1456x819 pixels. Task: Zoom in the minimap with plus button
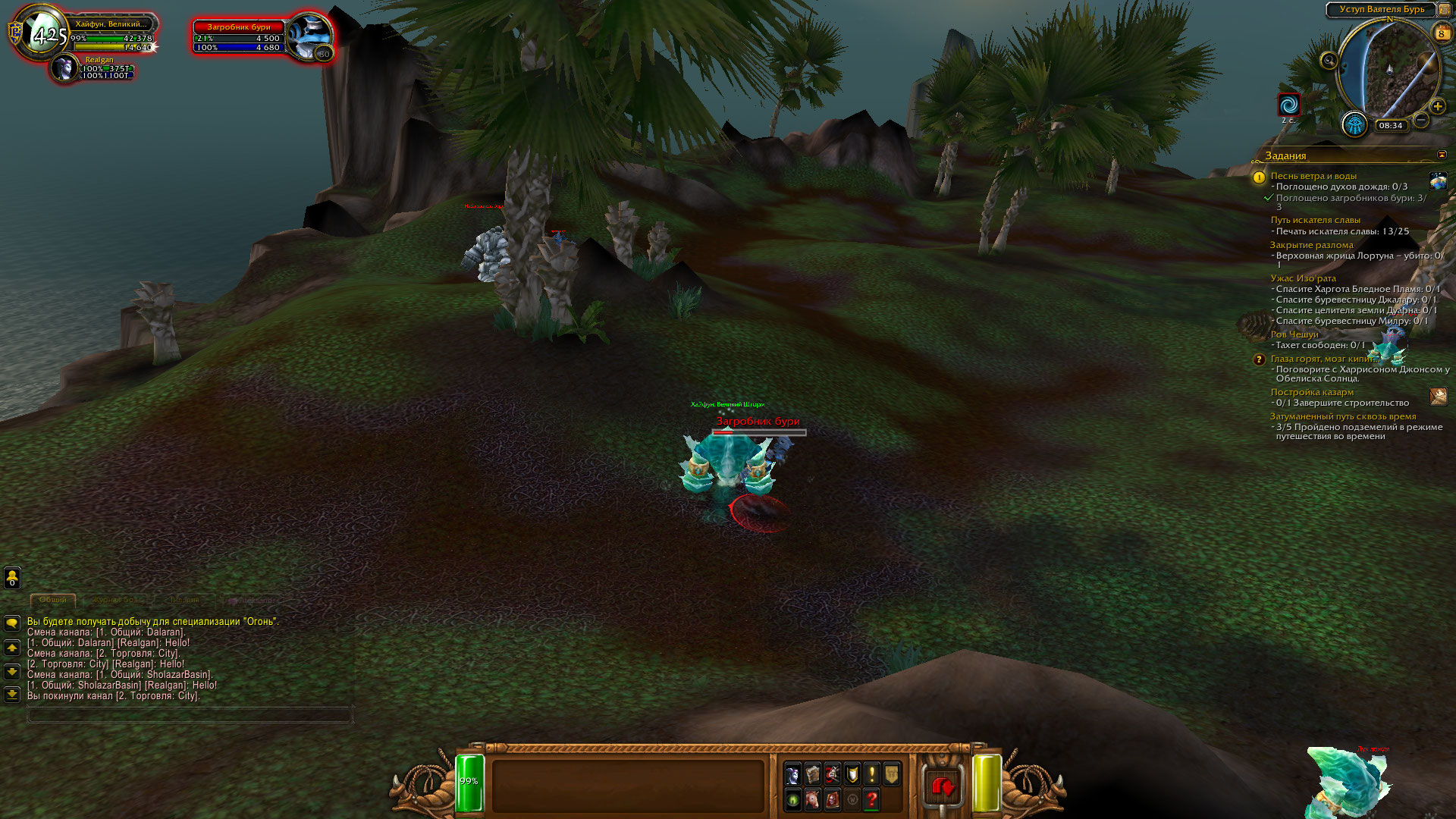click(1437, 107)
